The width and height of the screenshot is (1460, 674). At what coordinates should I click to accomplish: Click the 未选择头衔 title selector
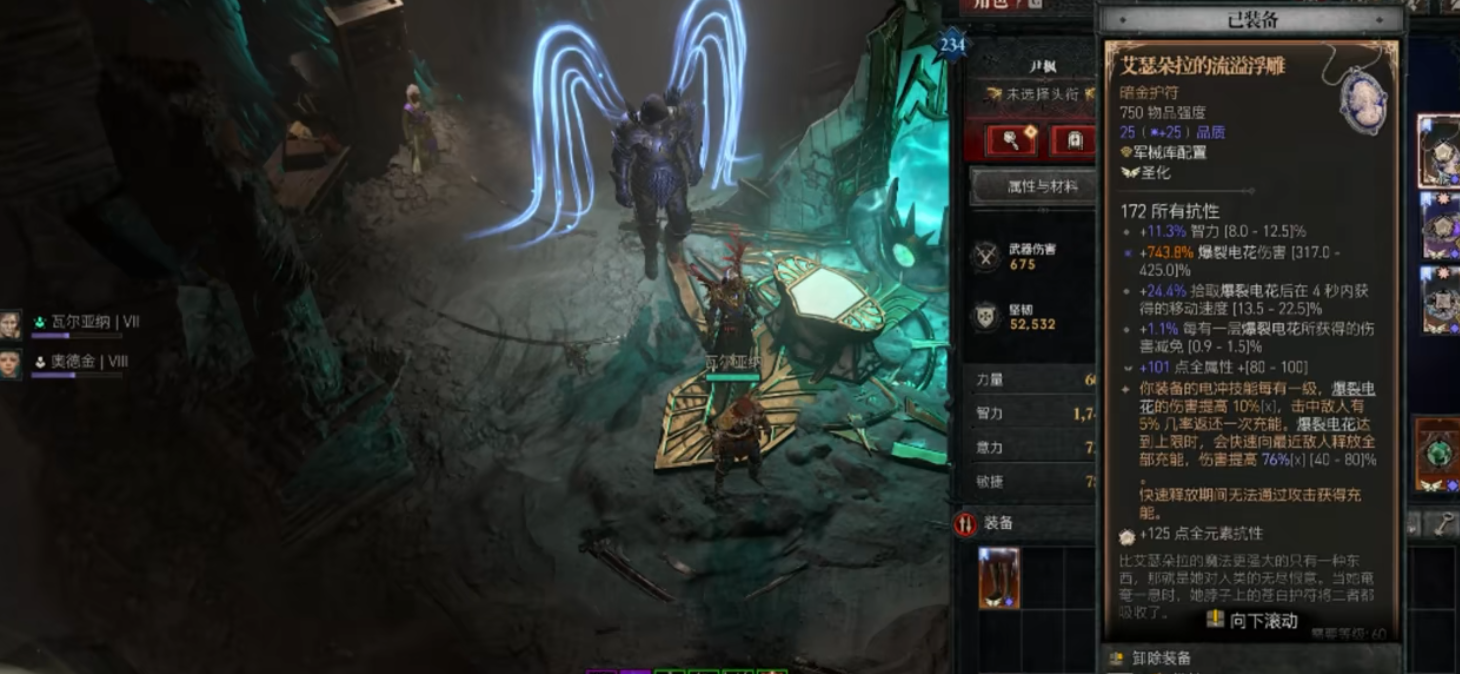1040,94
